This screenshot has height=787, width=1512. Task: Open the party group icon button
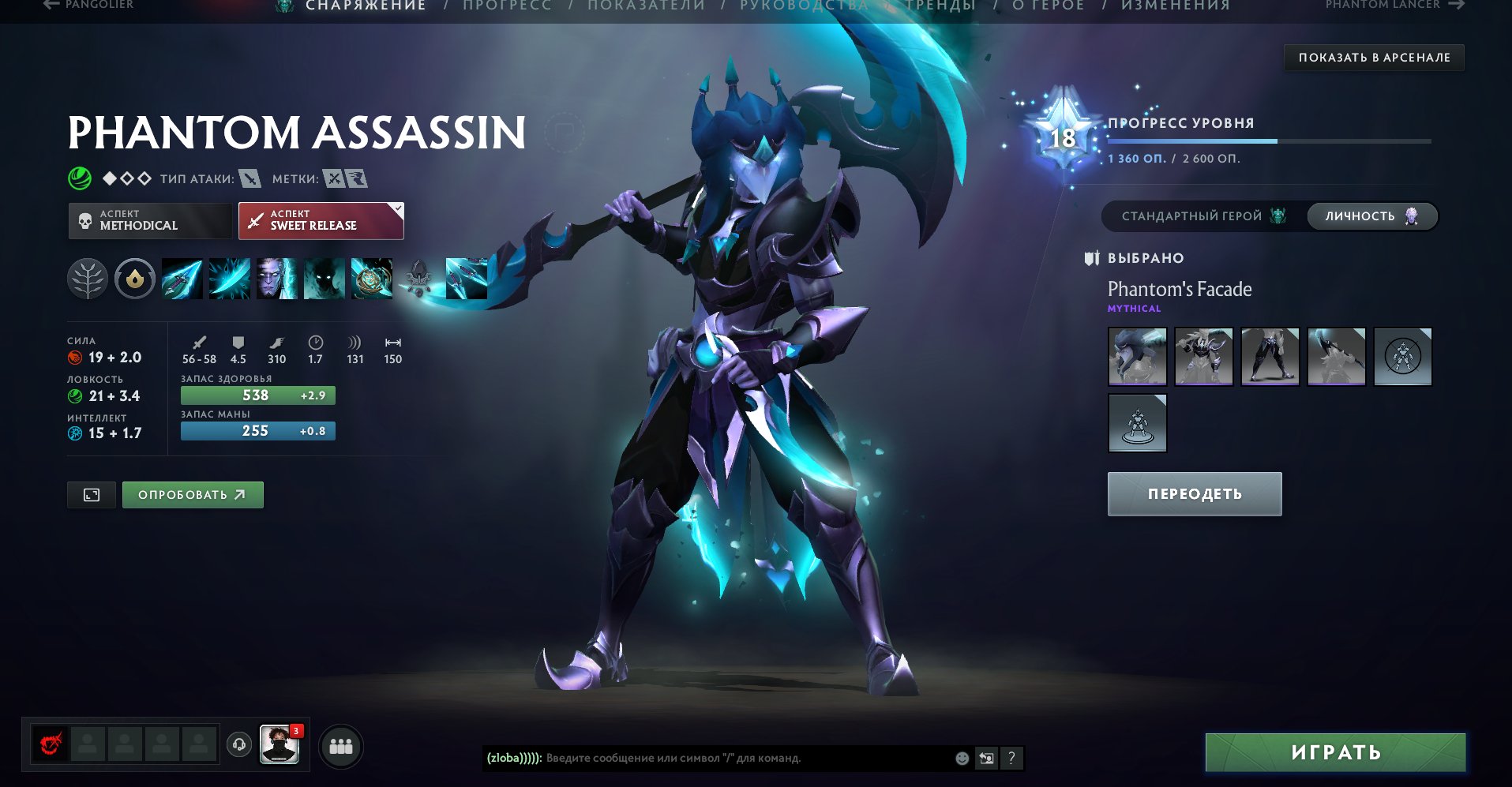pos(341,746)
